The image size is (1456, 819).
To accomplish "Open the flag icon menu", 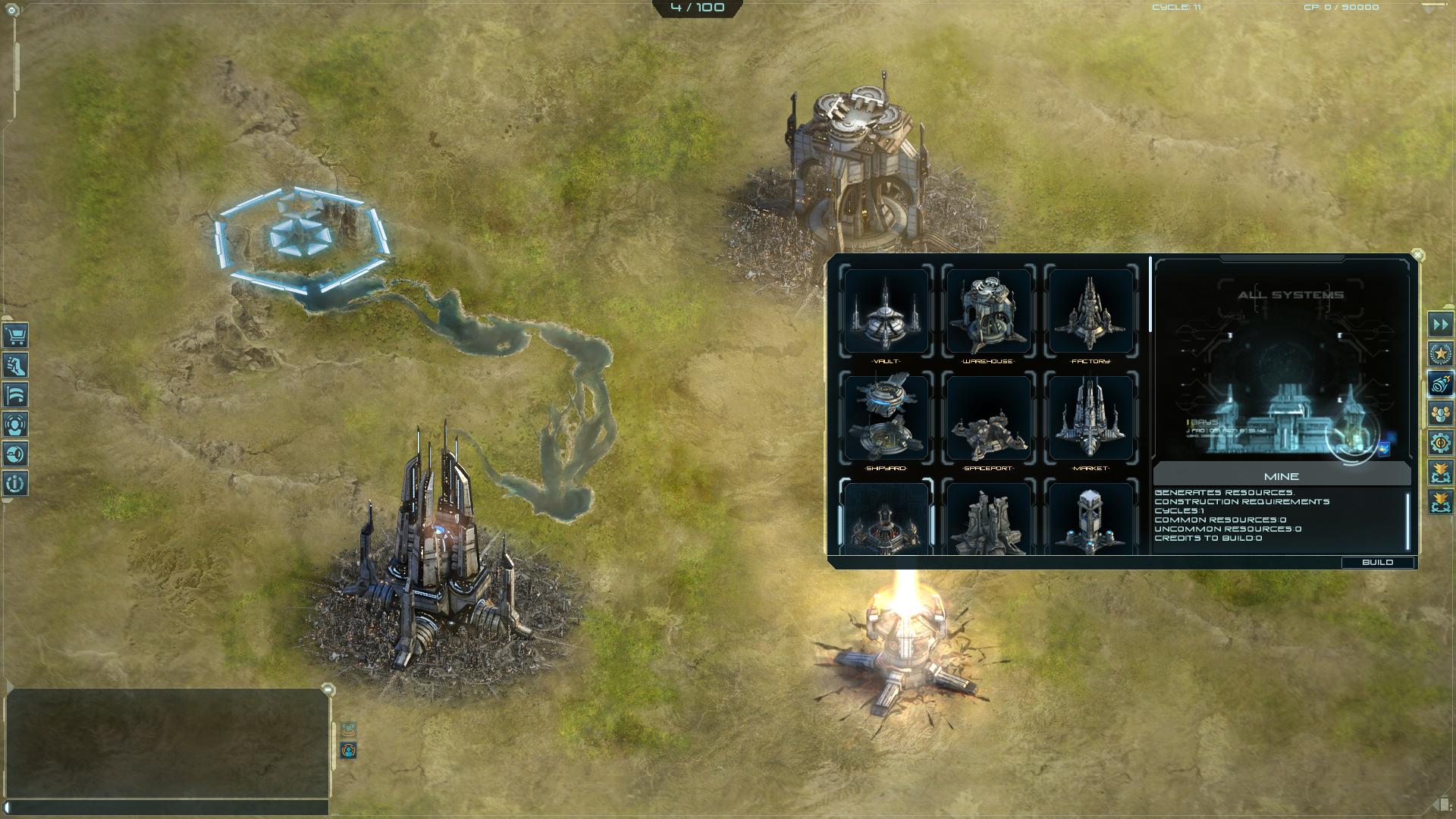I will click(x=15, y=394).
